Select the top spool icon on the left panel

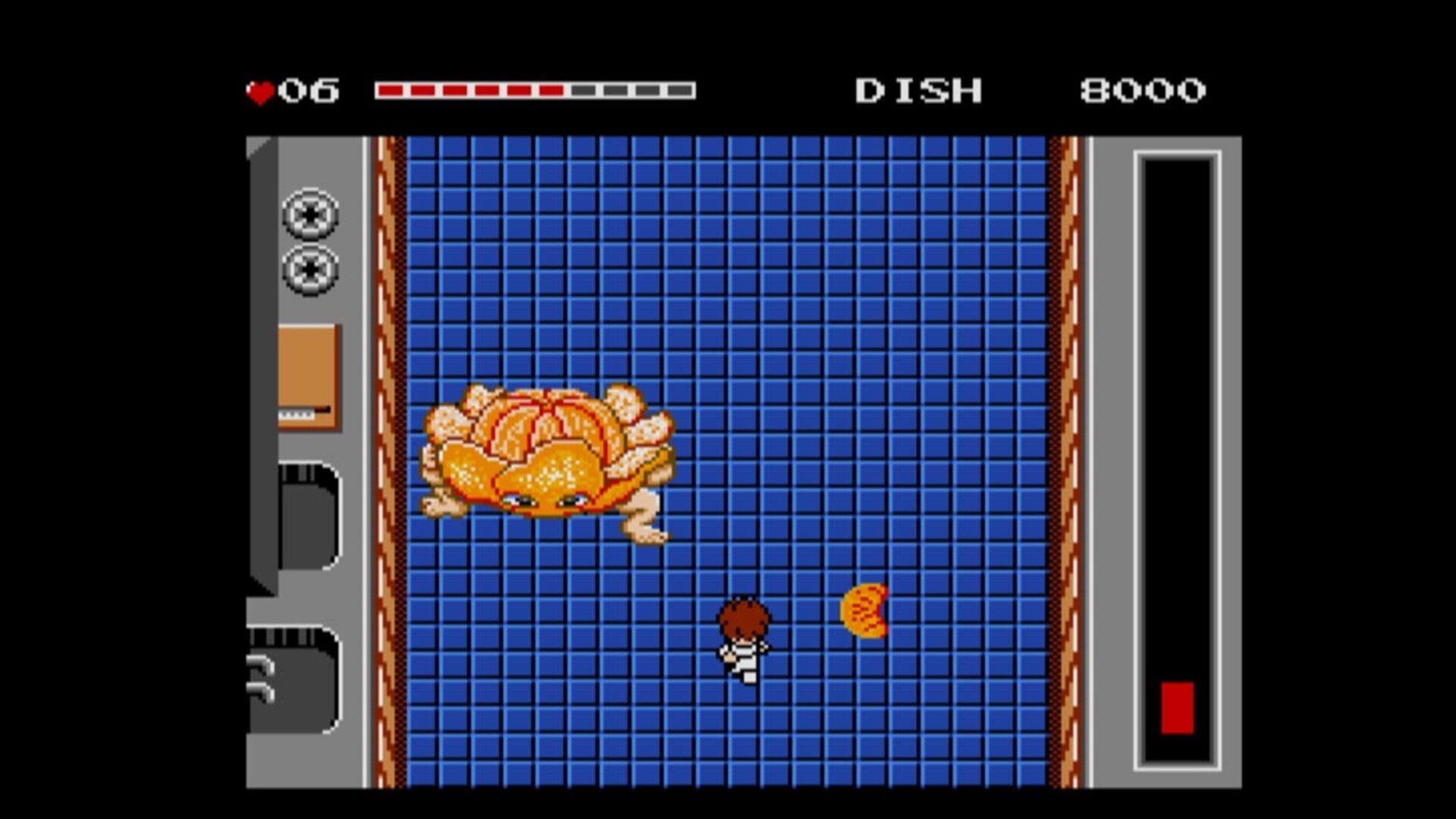[x=311, y=215]
